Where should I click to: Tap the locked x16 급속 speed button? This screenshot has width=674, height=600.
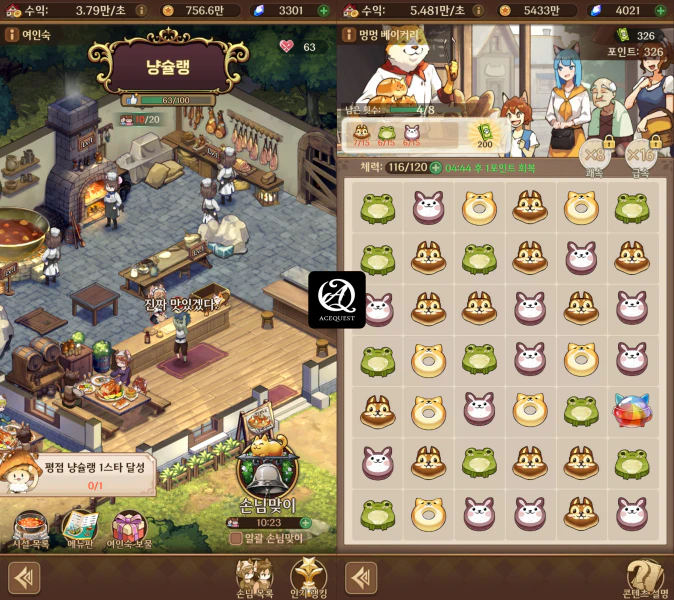641,156
